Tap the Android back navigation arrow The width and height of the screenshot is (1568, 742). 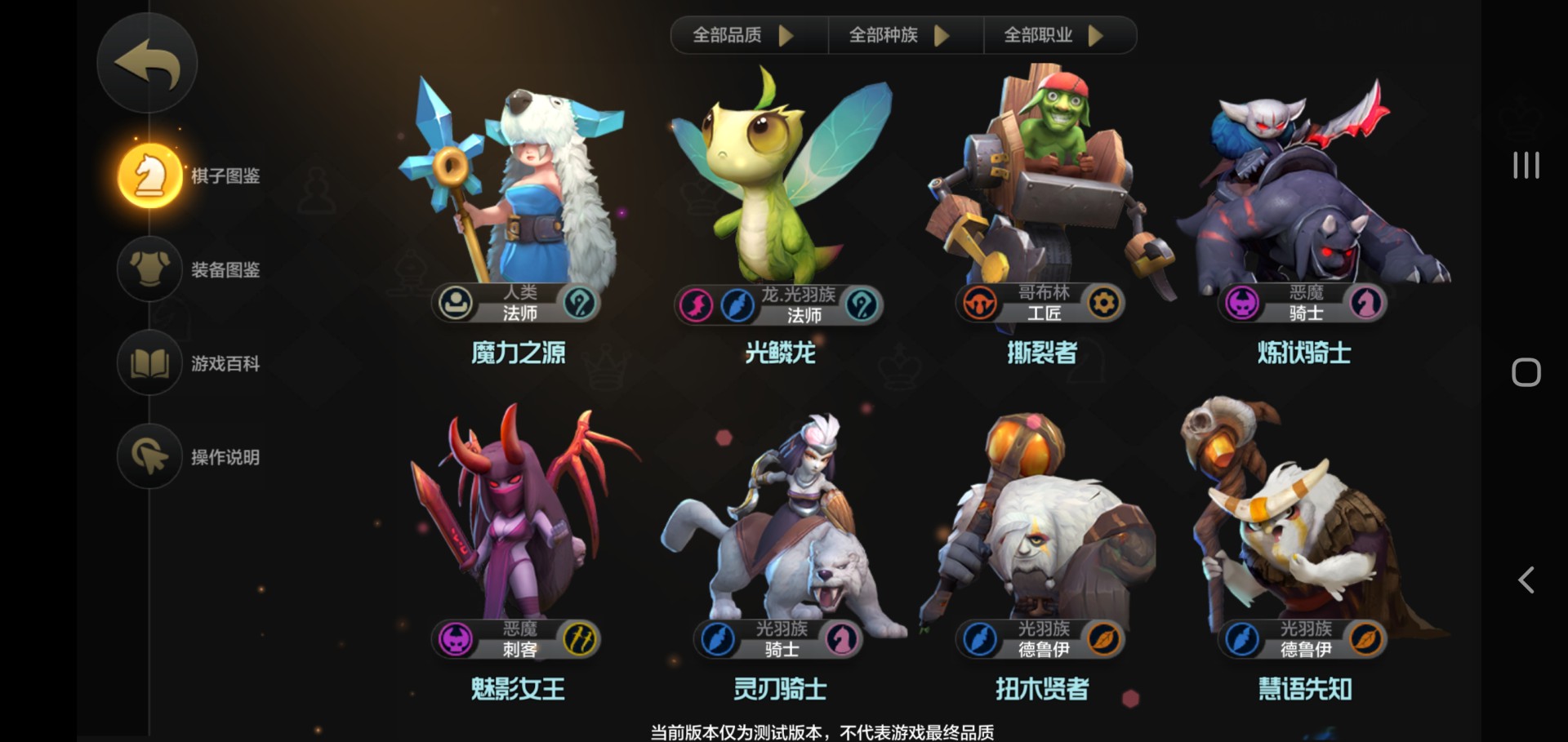click(1526, 580)
